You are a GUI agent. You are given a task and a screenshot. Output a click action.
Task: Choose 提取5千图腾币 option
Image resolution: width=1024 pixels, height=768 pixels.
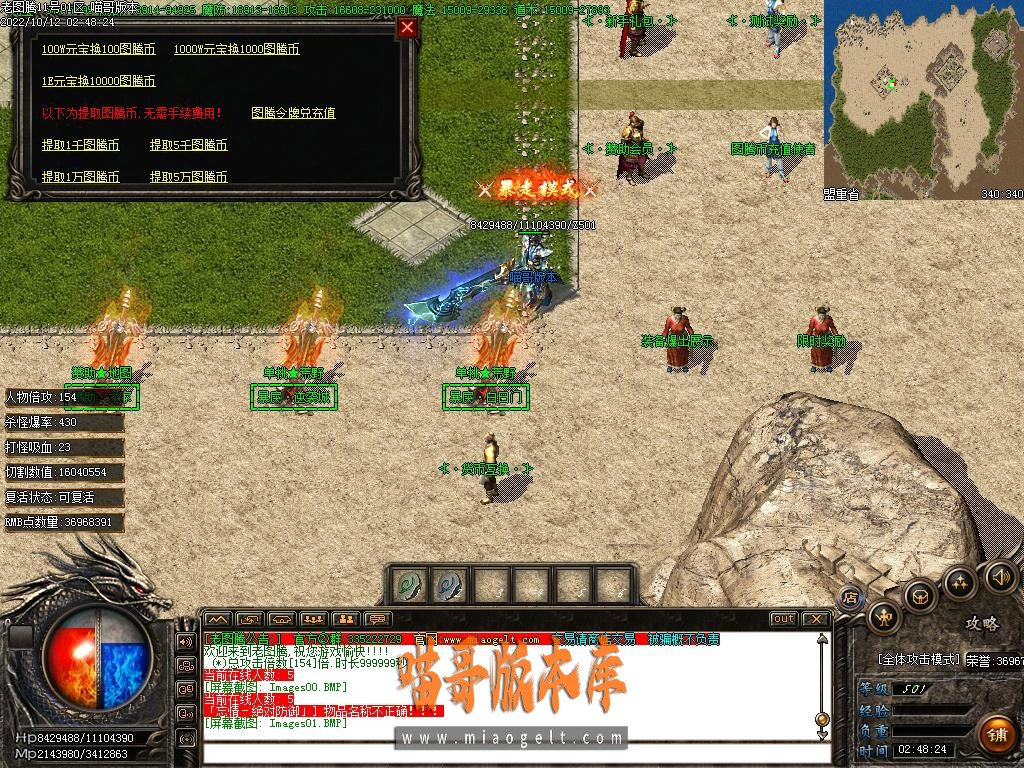[188, 145]
